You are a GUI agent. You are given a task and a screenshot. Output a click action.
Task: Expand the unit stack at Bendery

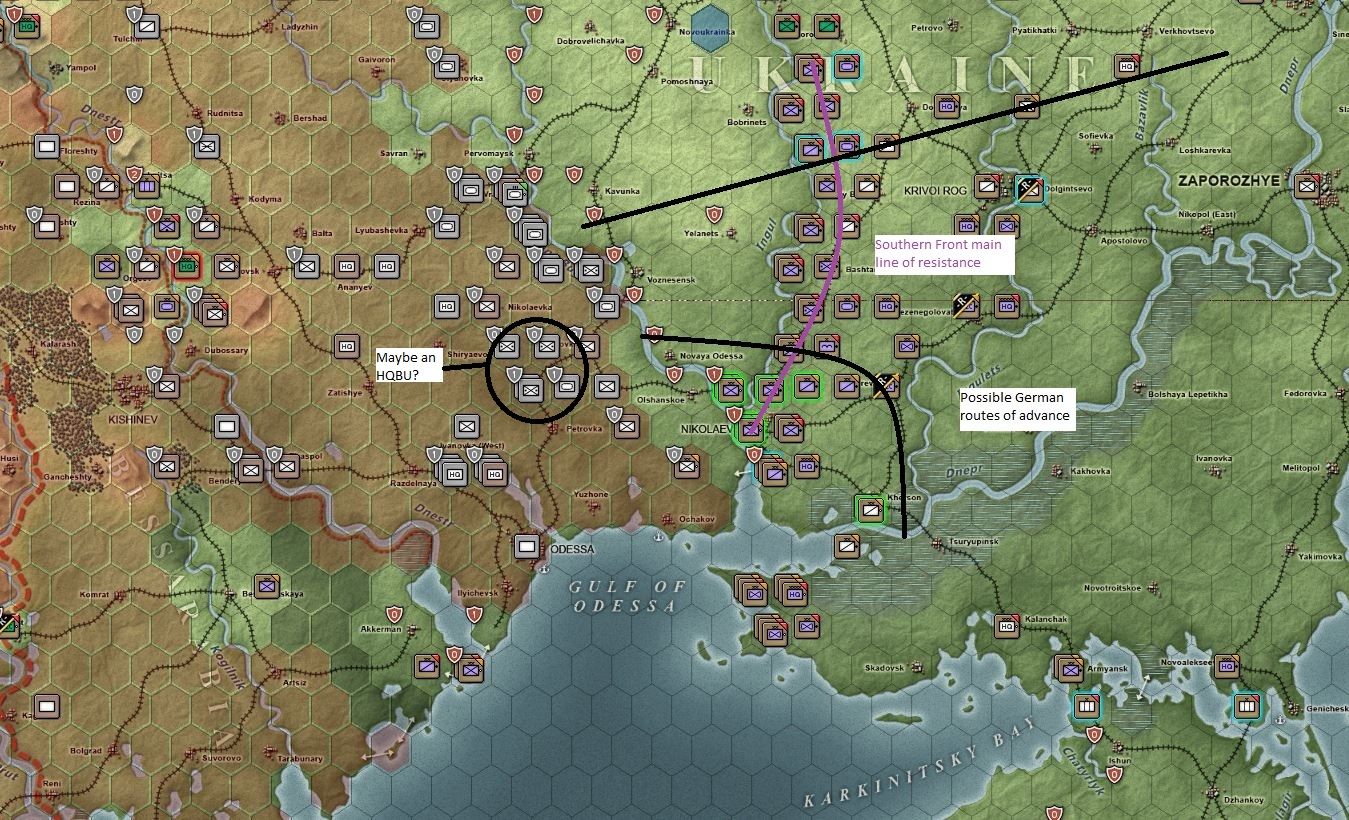(x=250, y=470)
